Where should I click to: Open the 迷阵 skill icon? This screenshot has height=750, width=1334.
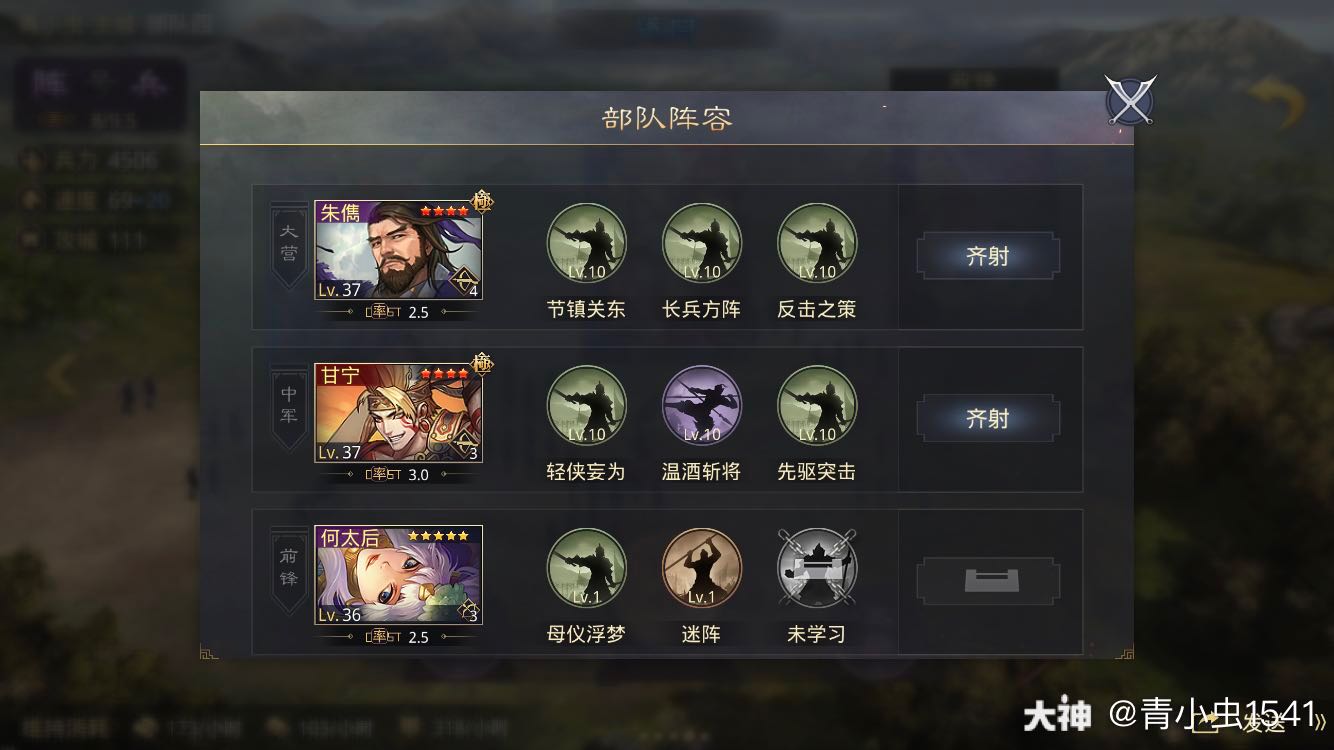pos(701,568)
